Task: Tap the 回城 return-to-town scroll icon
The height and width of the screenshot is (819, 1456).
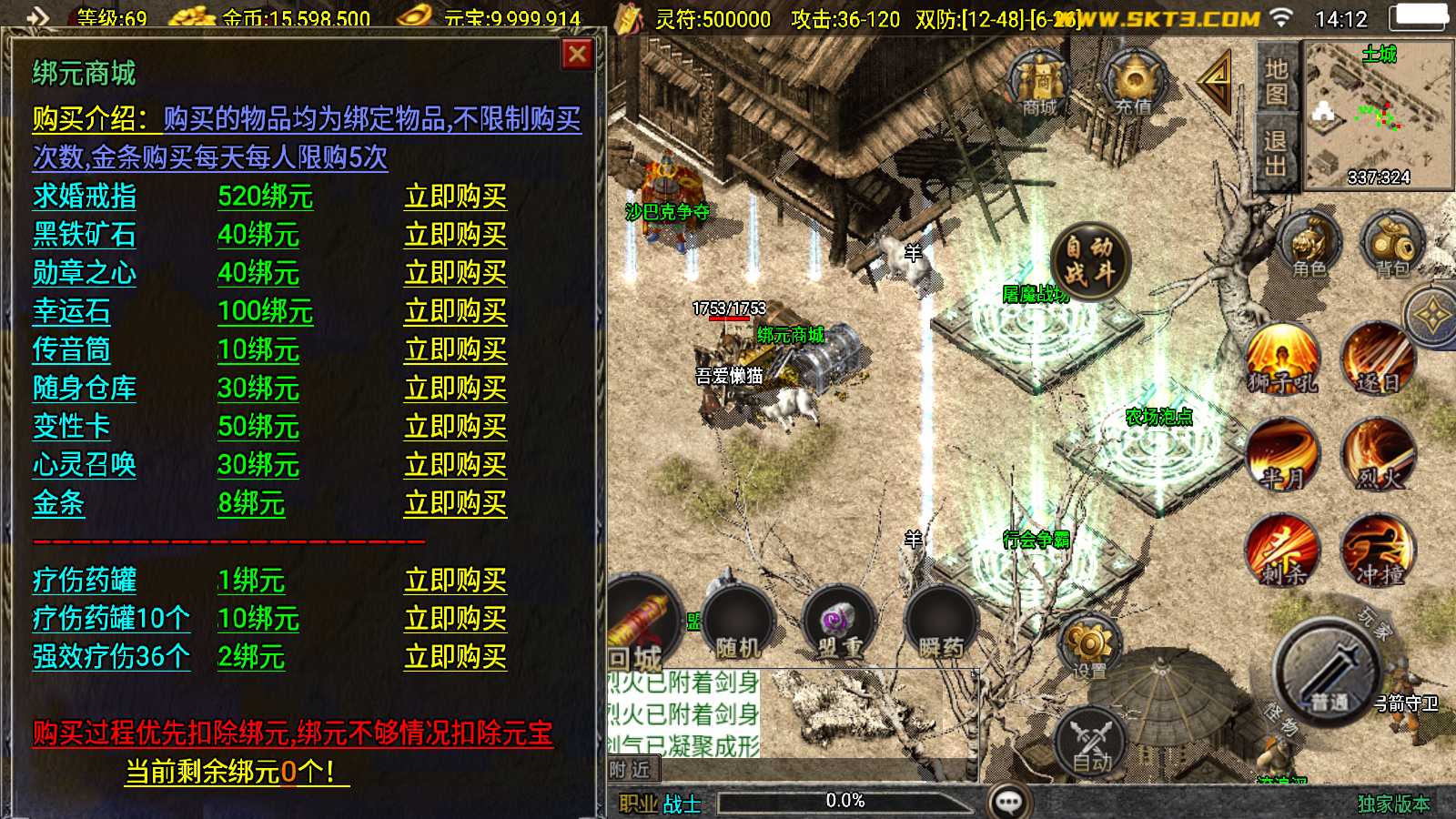Action: 642,619
